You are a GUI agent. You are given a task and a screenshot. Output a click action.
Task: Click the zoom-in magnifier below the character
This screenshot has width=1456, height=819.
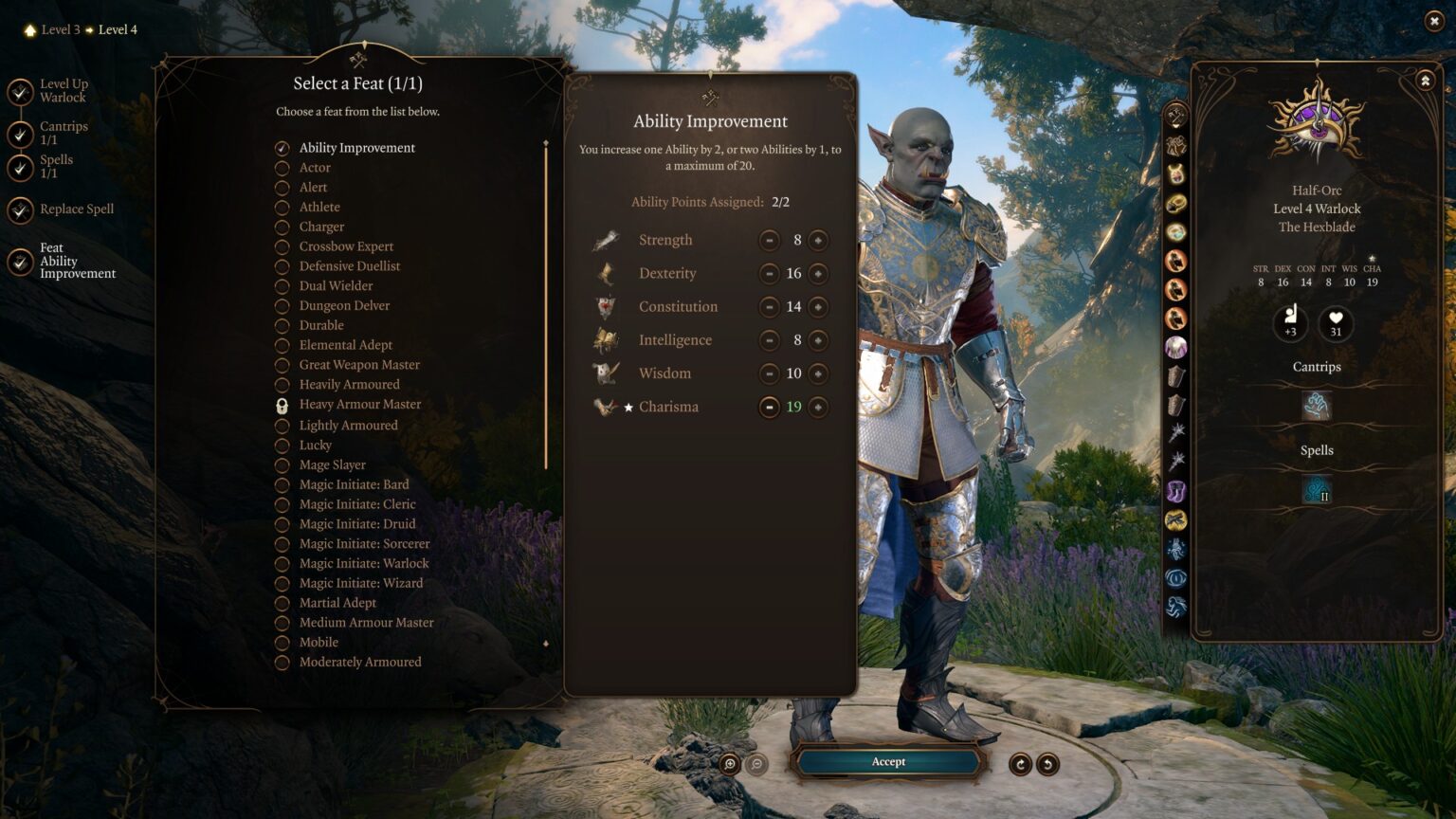pos(728,761)
